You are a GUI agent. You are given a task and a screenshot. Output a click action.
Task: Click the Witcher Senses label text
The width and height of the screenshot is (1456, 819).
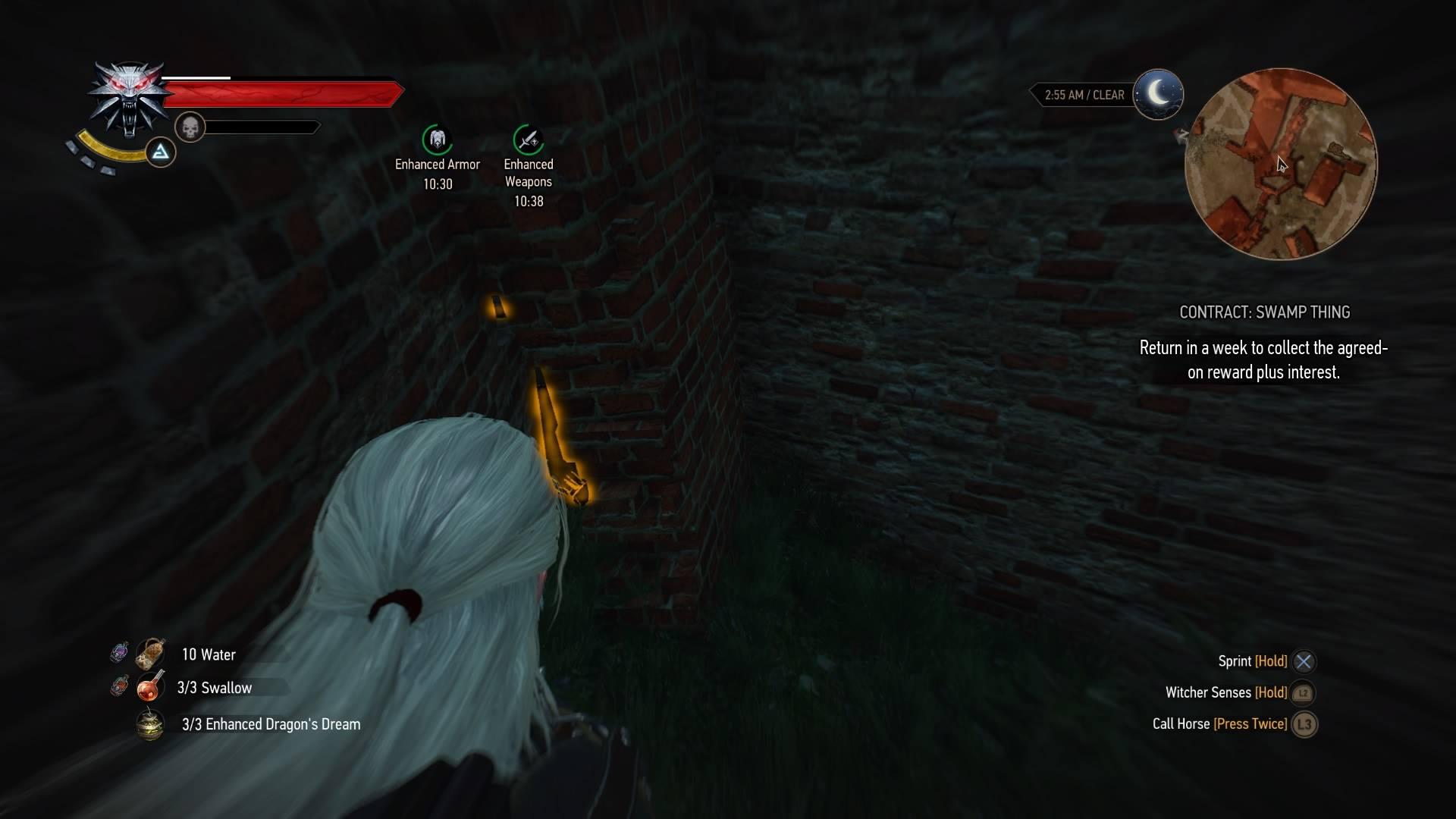coord(1209,692)
